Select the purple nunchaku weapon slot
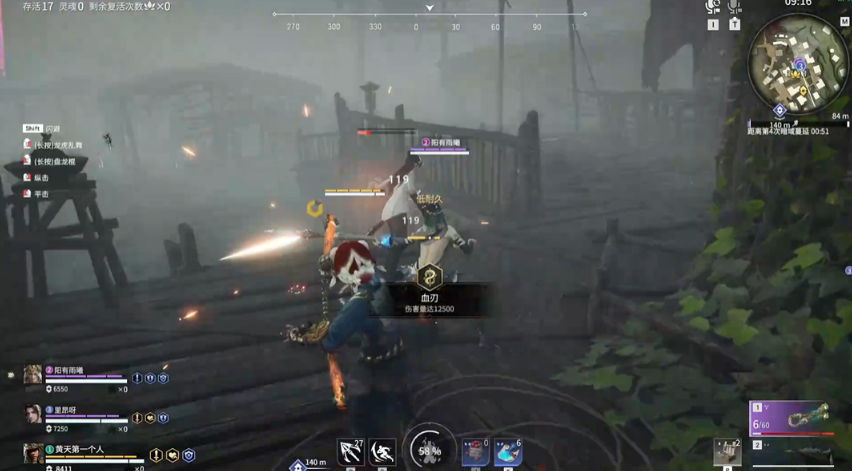Viewport: 852px width, 471px height. (x=790, y=418)
